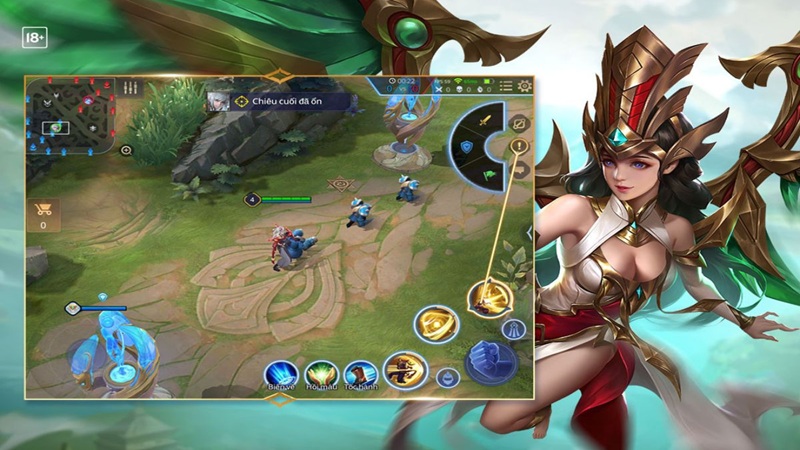
Task: Select the white-haired teammate portrait
Action: [x=218, y=101]
